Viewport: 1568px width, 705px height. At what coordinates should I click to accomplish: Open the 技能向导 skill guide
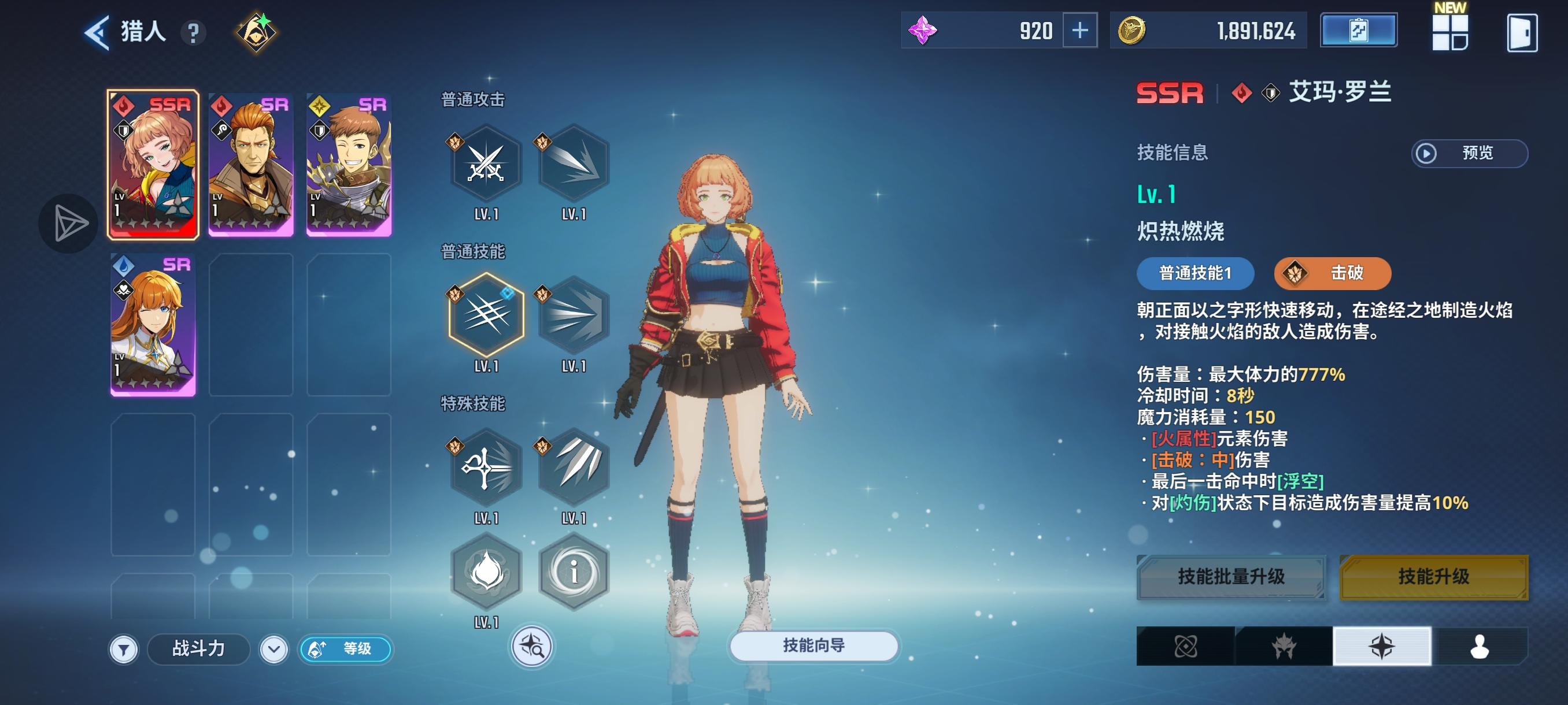point(813,645)
